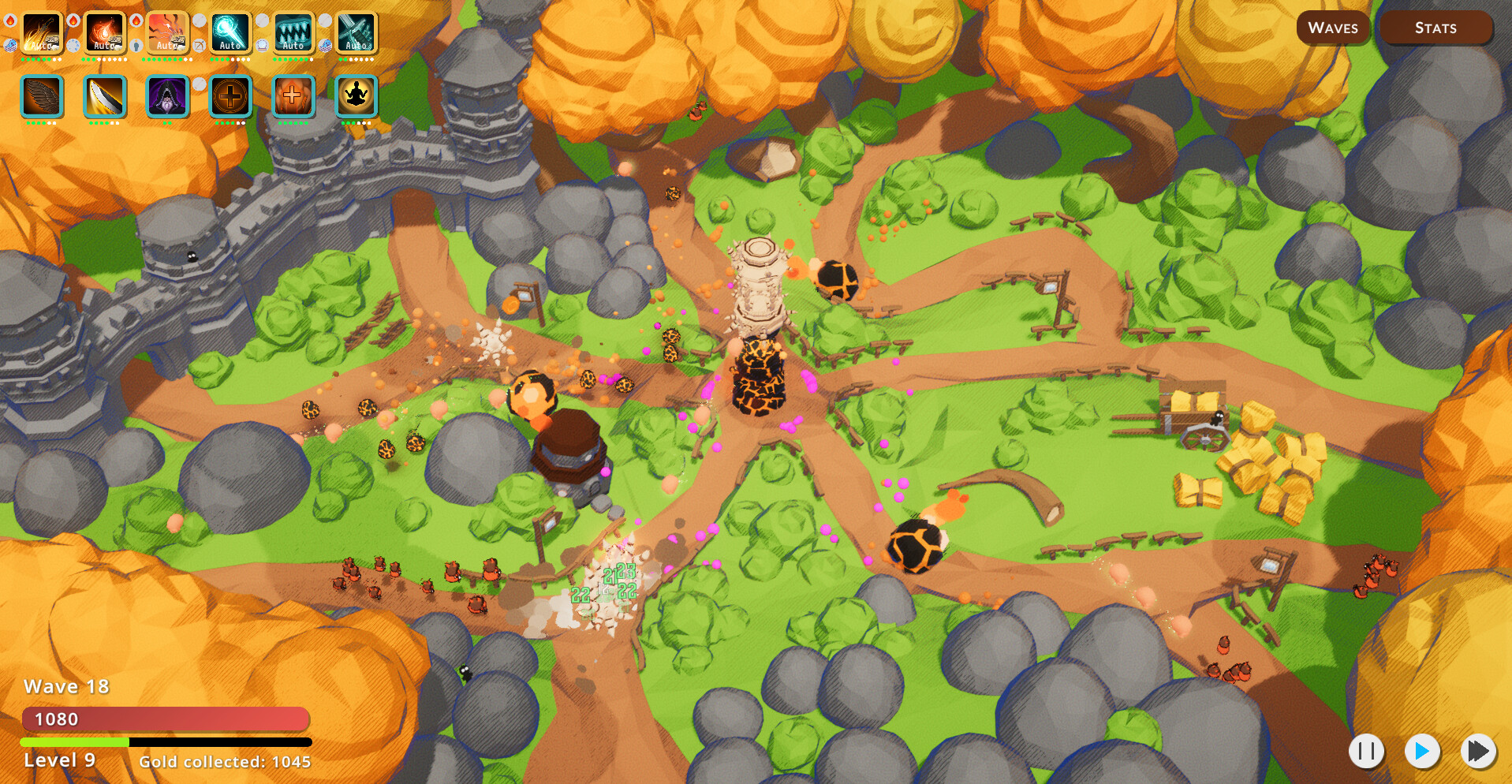The width and height of the screenshot is (1512, 784).
Task: Open the Waves panel
Action: (x=1333, y=28)
